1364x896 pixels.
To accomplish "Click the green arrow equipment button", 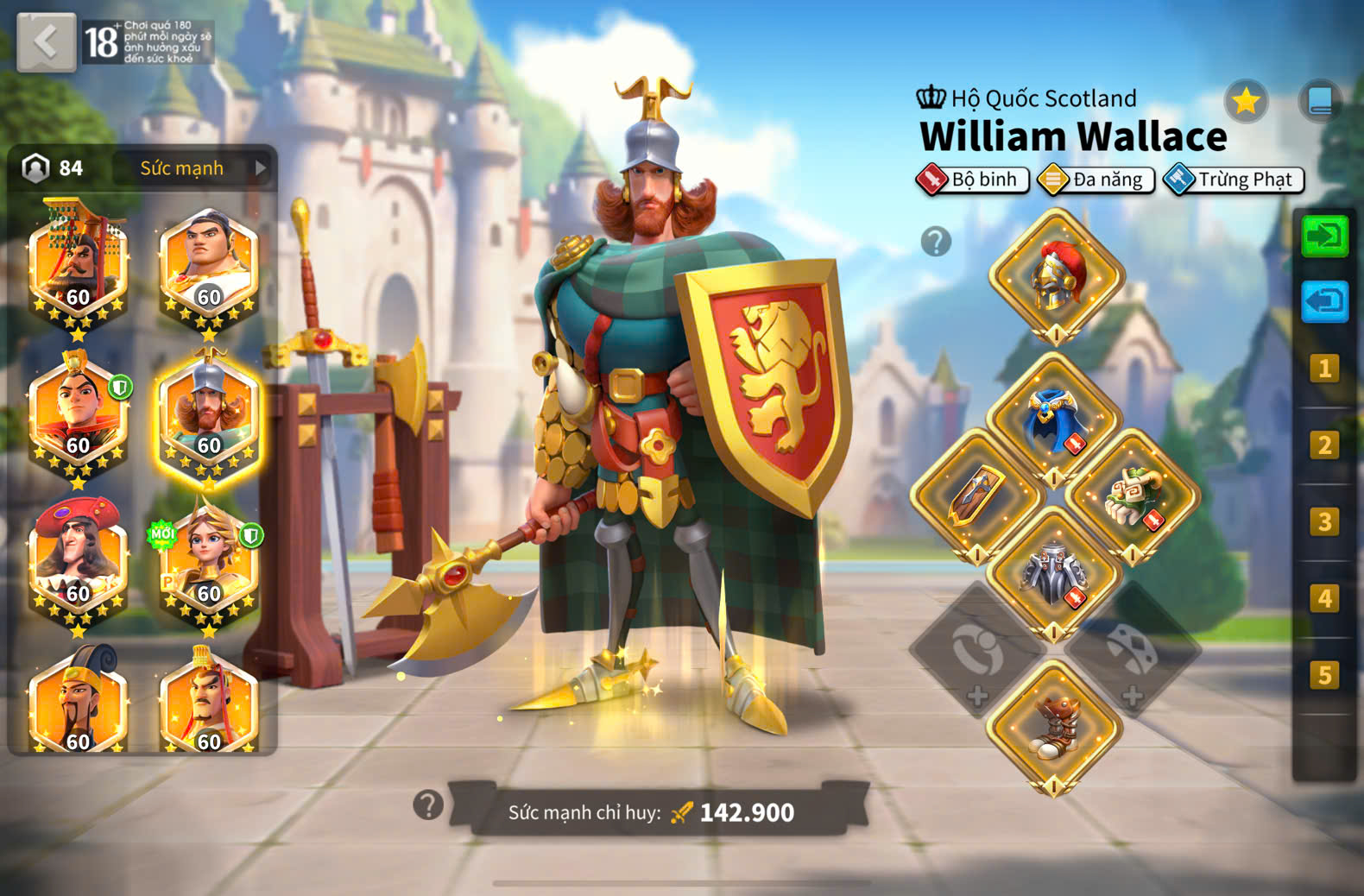I will pos(1324,236).
